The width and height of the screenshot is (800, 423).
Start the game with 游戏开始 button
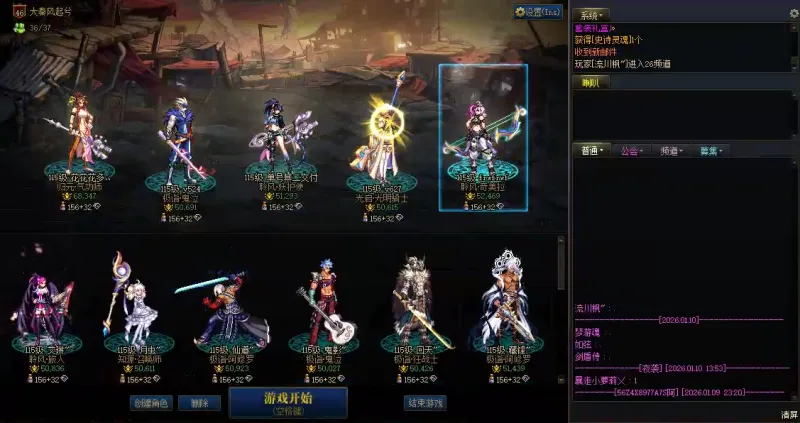[288, 402]
